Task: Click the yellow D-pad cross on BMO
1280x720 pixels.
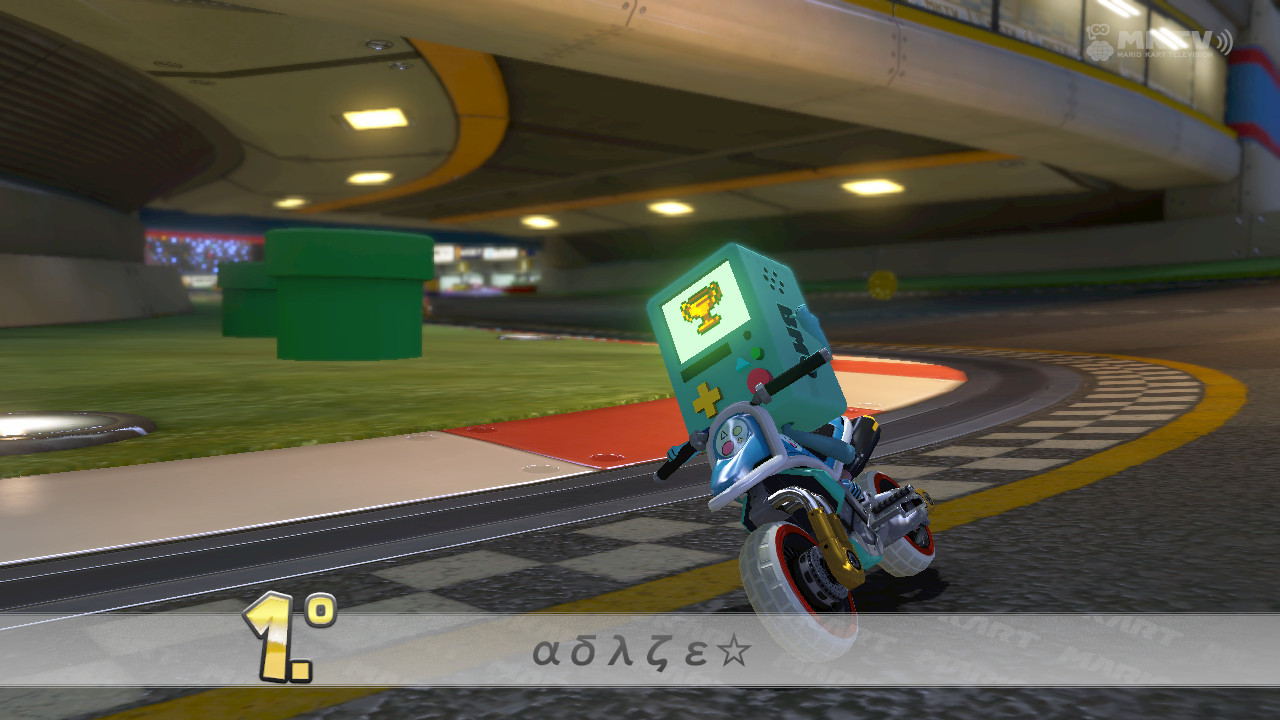Action: (x=706, y=398)
